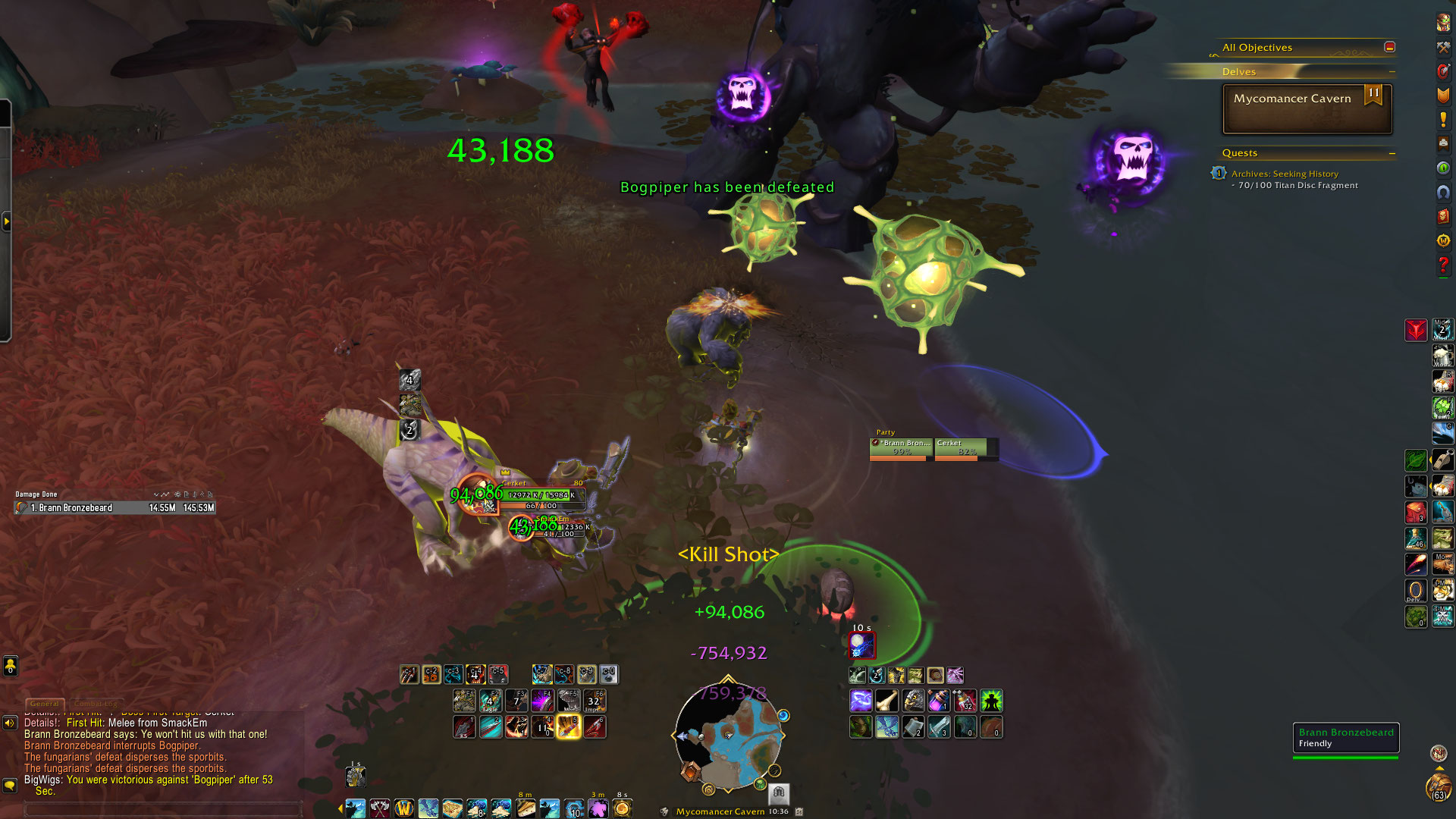Viewport: 1456px width, 819px height.
Task: Toggle the chat voice speaker button
Action: (x=10, y=723)
